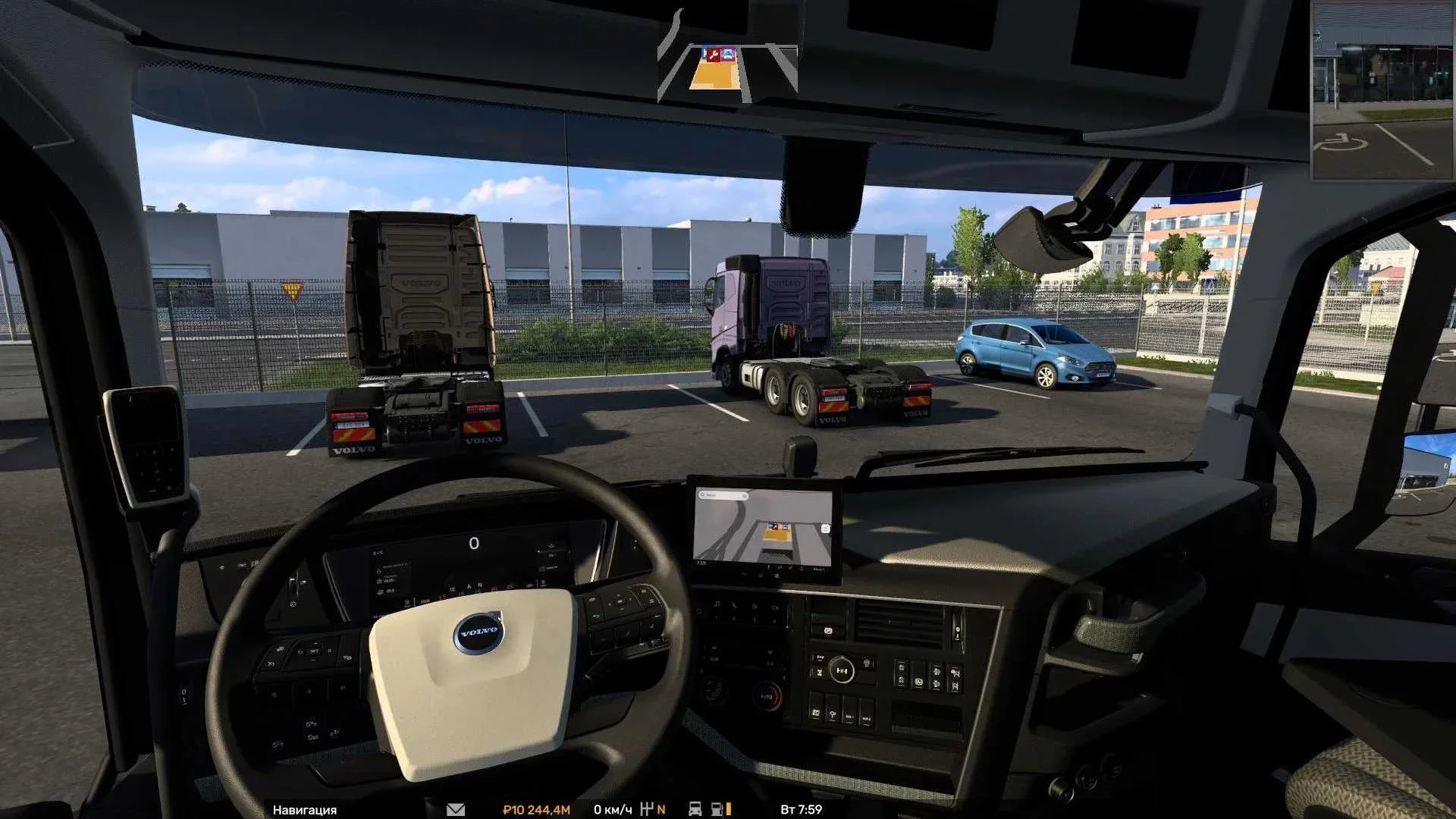Click the ₽10 244,4M money balance
Image resolution: width=1456 pixels, height=819 pixels.
pos(537,808)
